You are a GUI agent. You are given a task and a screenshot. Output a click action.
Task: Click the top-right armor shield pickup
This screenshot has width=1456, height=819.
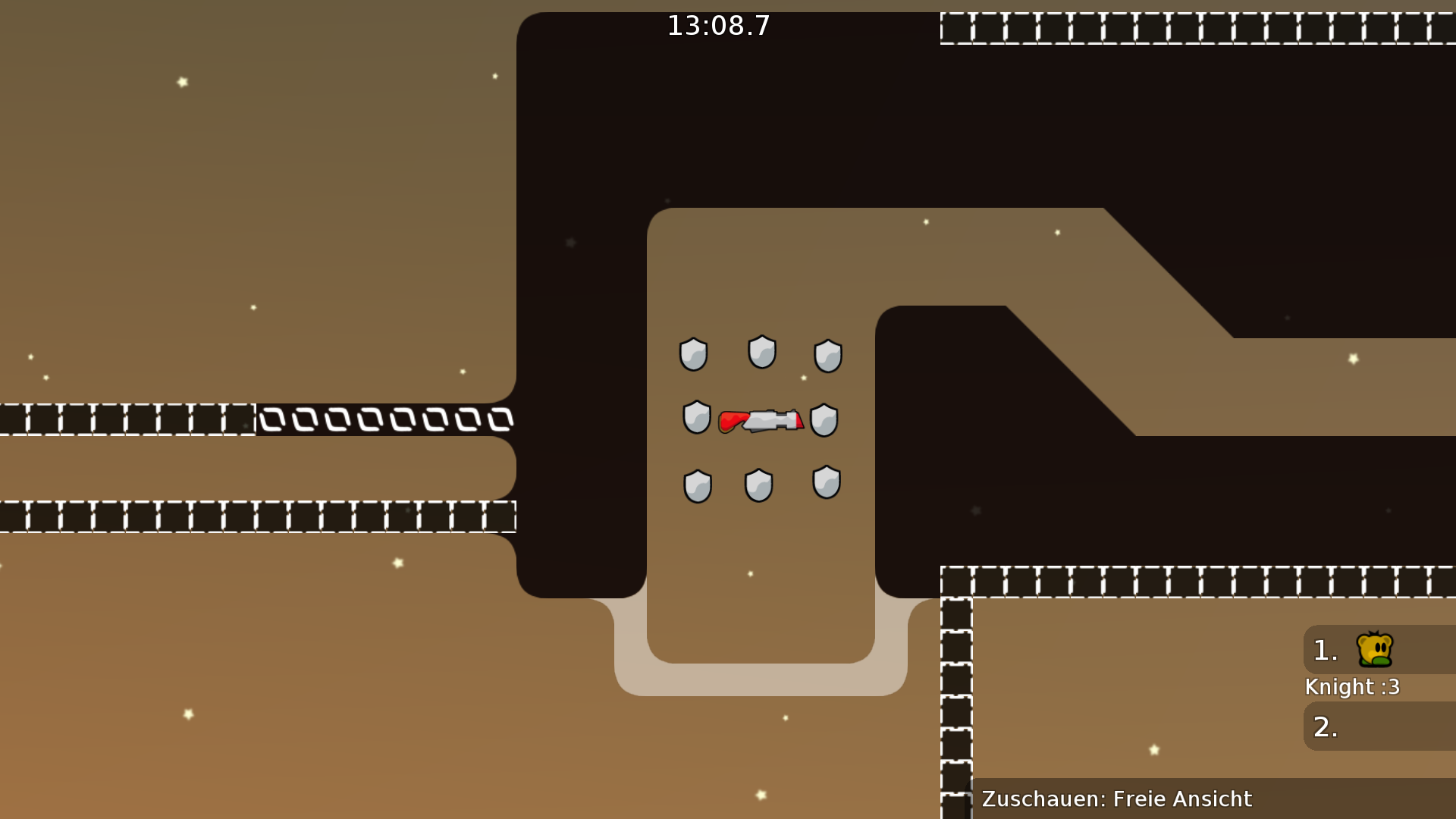click(x=828, y=355)
